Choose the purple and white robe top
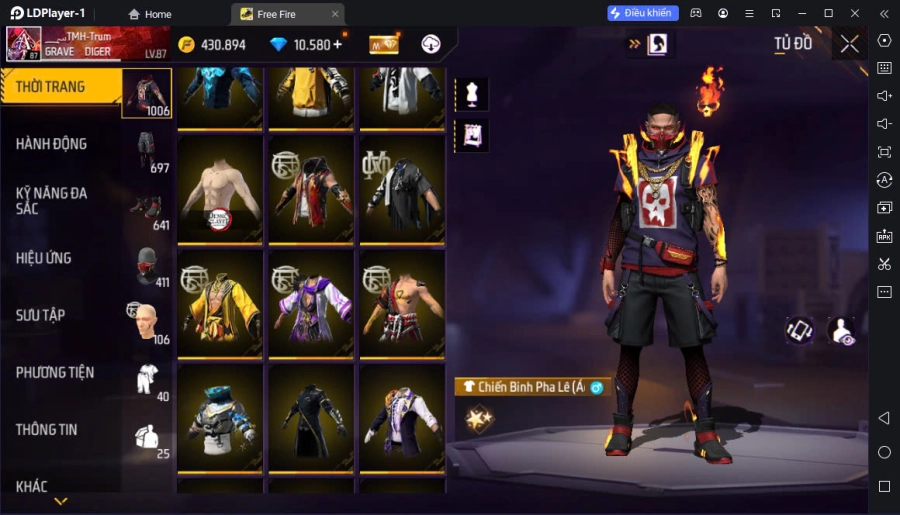Viewport: 900px width, 515px height. coord(312,304)
